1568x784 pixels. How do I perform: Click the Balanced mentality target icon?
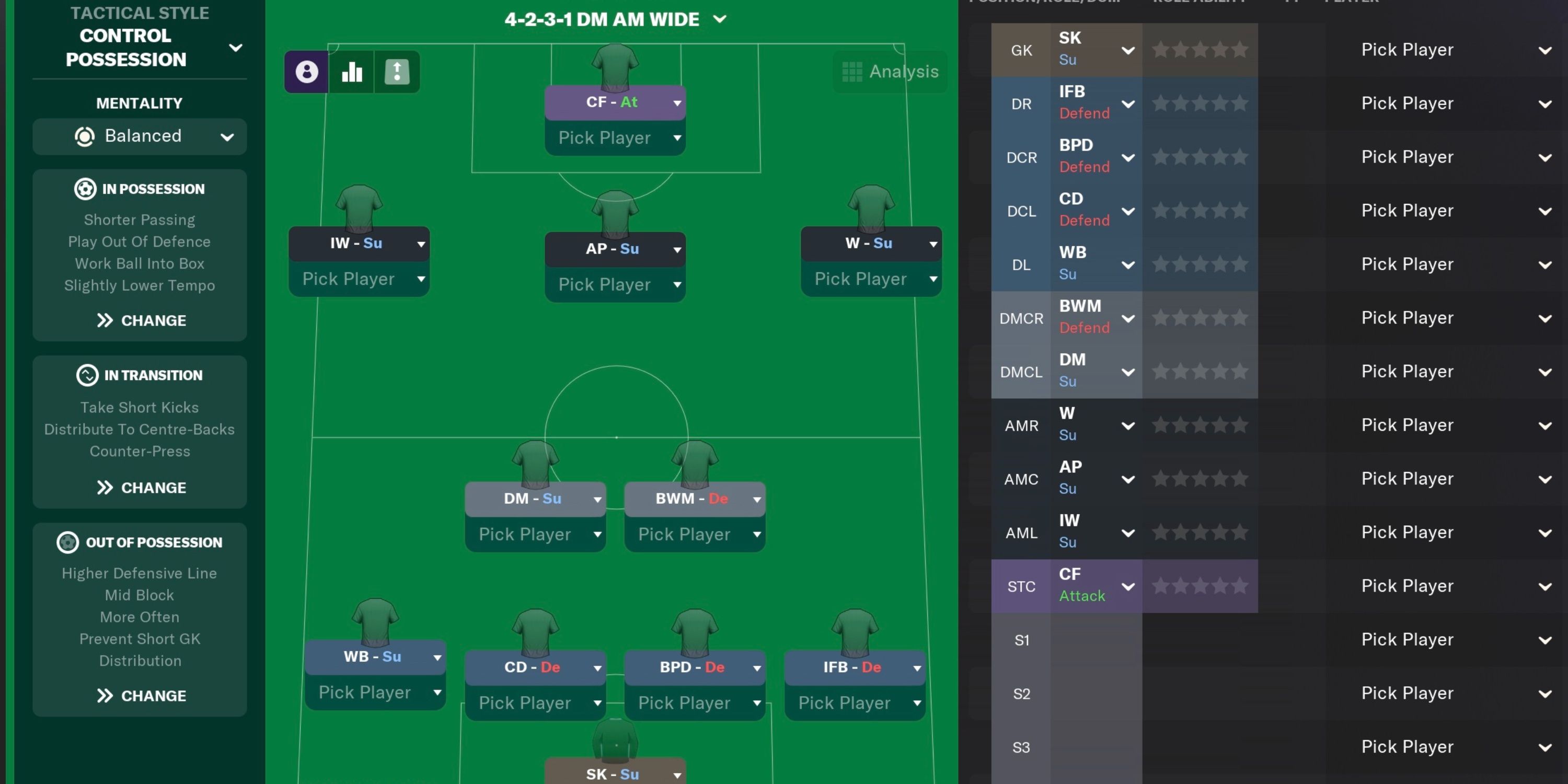[x=85, y=136]
